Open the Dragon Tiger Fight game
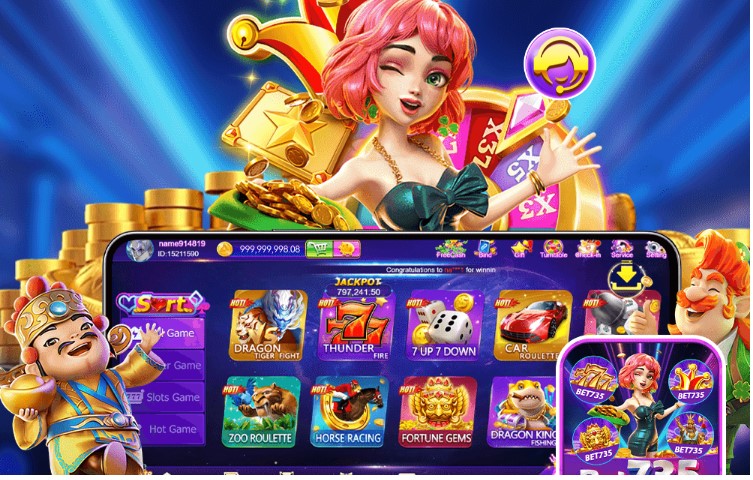Image resolution: width=753 pixels, height=480 pixels. (268, 325)
